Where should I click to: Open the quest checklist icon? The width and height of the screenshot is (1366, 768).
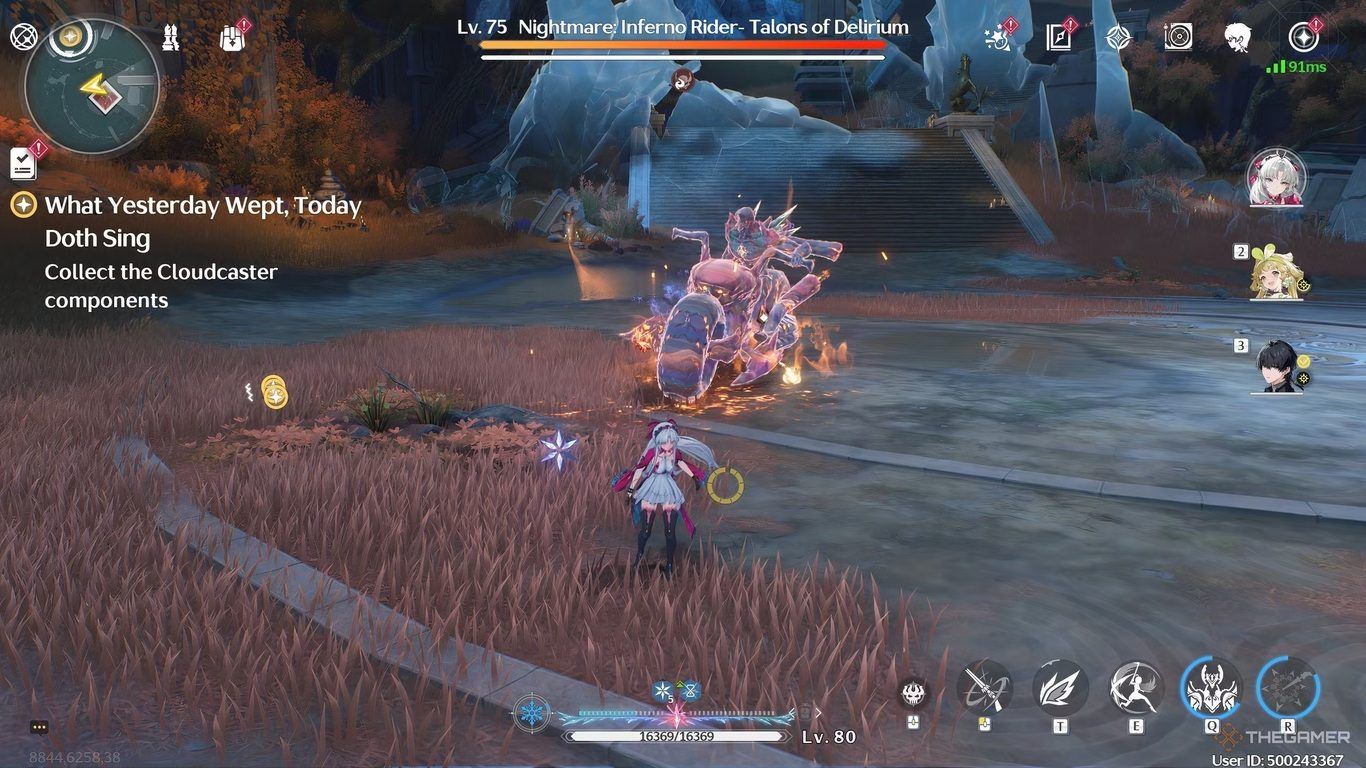pos(23,162)
